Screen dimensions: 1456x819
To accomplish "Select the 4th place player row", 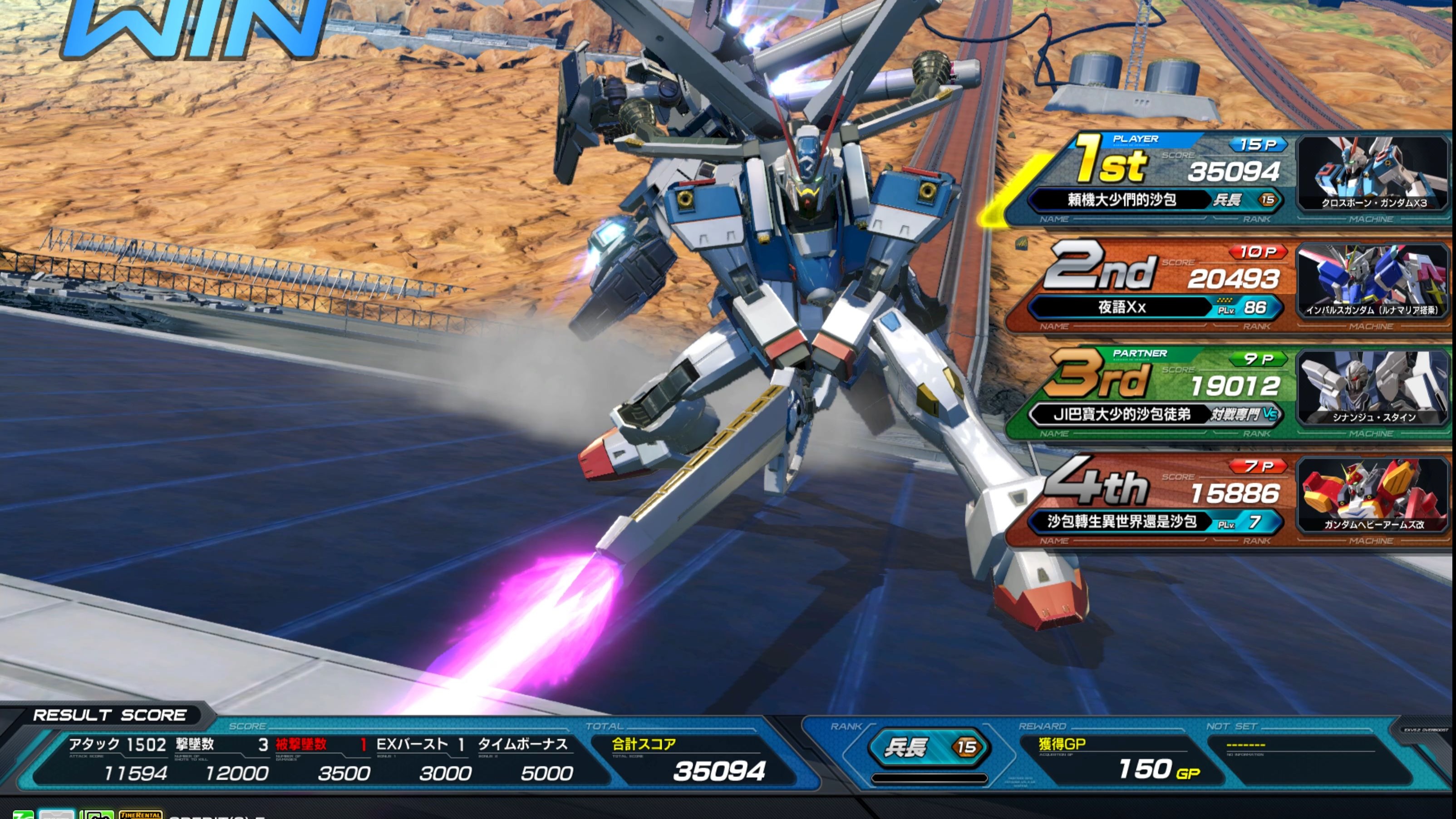I will [x=1153, y=500].
